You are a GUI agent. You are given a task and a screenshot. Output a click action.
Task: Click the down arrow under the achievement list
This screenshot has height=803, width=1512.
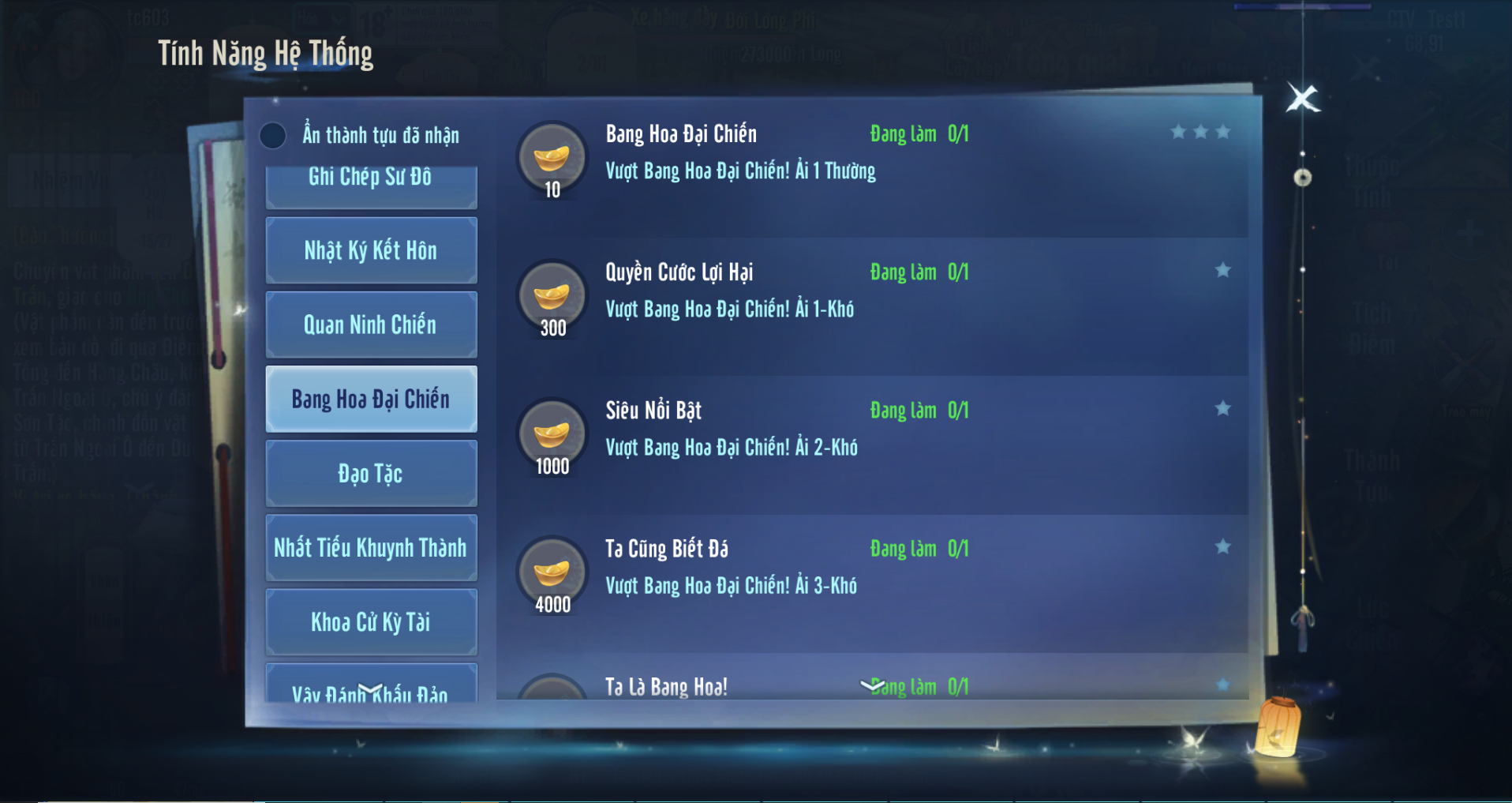point(872,685)
